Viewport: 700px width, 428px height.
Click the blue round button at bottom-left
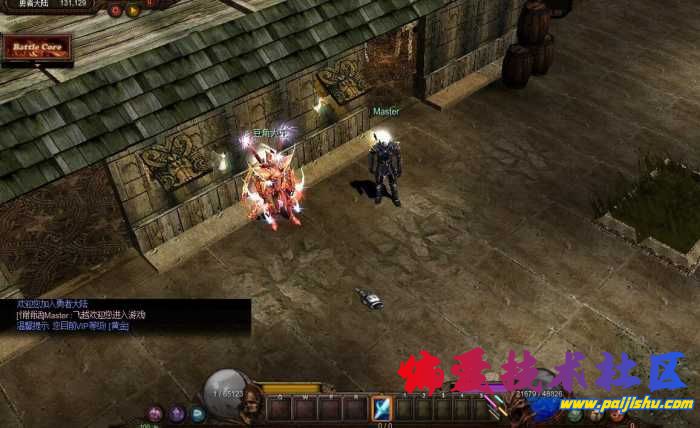point(198,413)
